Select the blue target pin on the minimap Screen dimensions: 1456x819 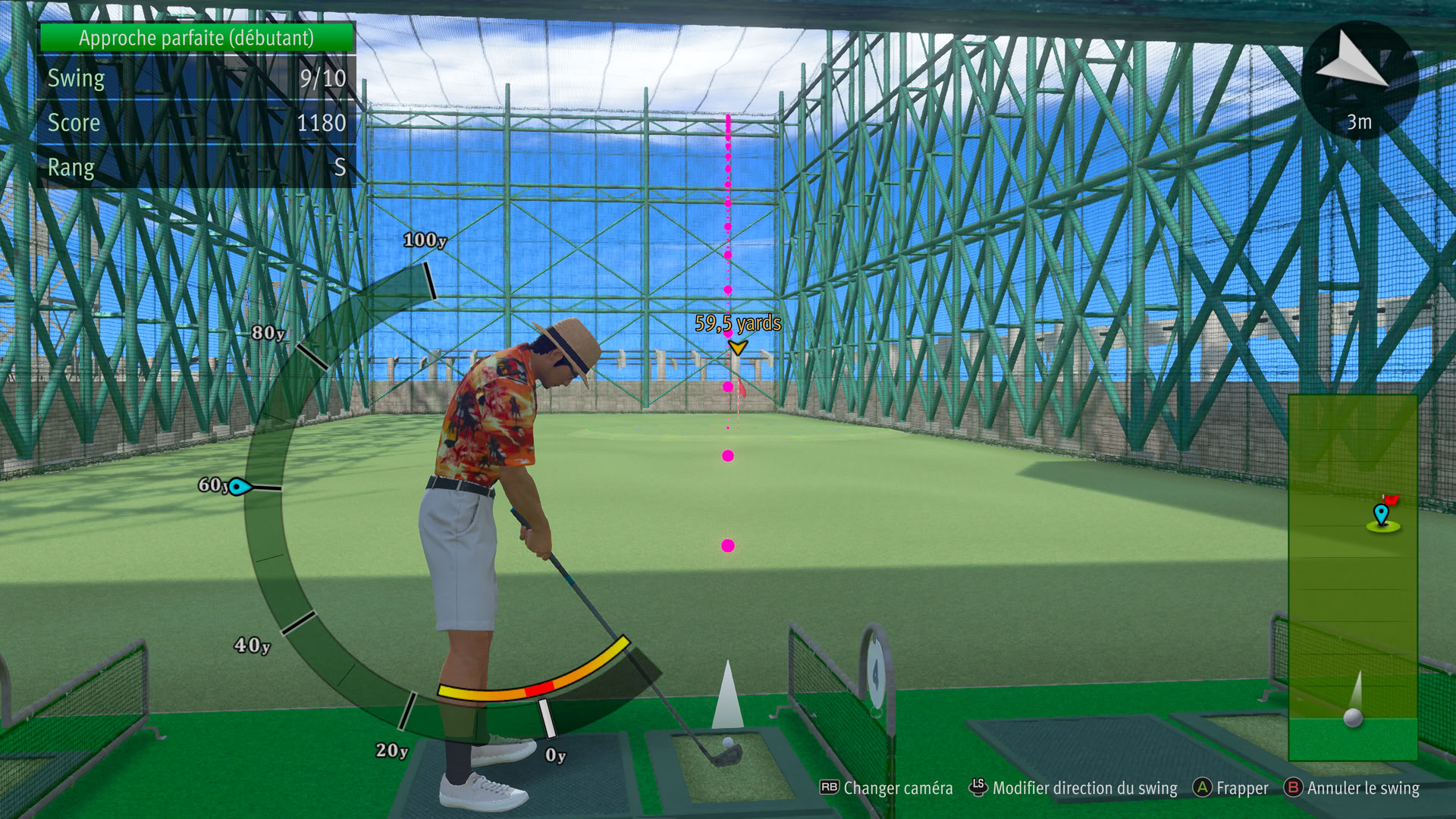pos(1381,514)
